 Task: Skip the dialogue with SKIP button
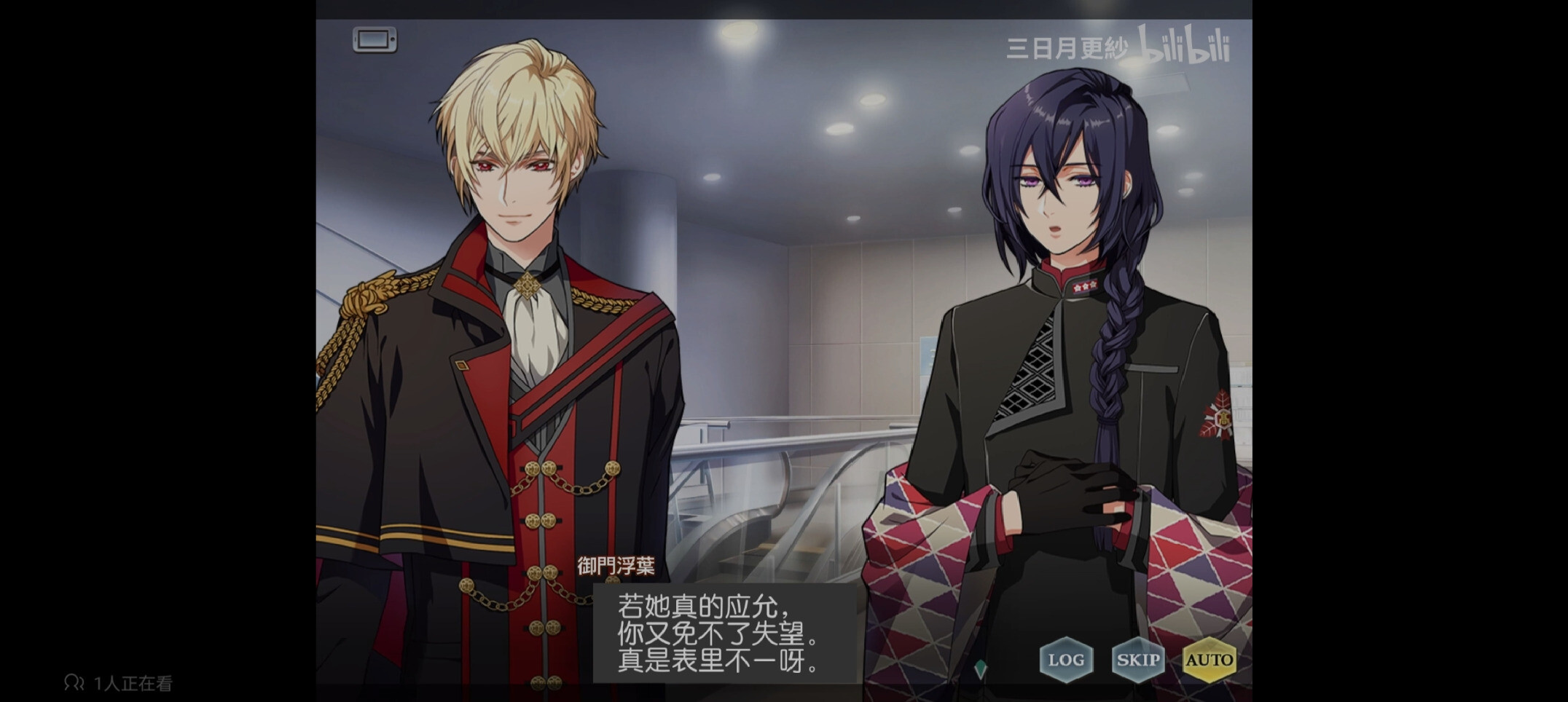click(x=1137, y=660)
